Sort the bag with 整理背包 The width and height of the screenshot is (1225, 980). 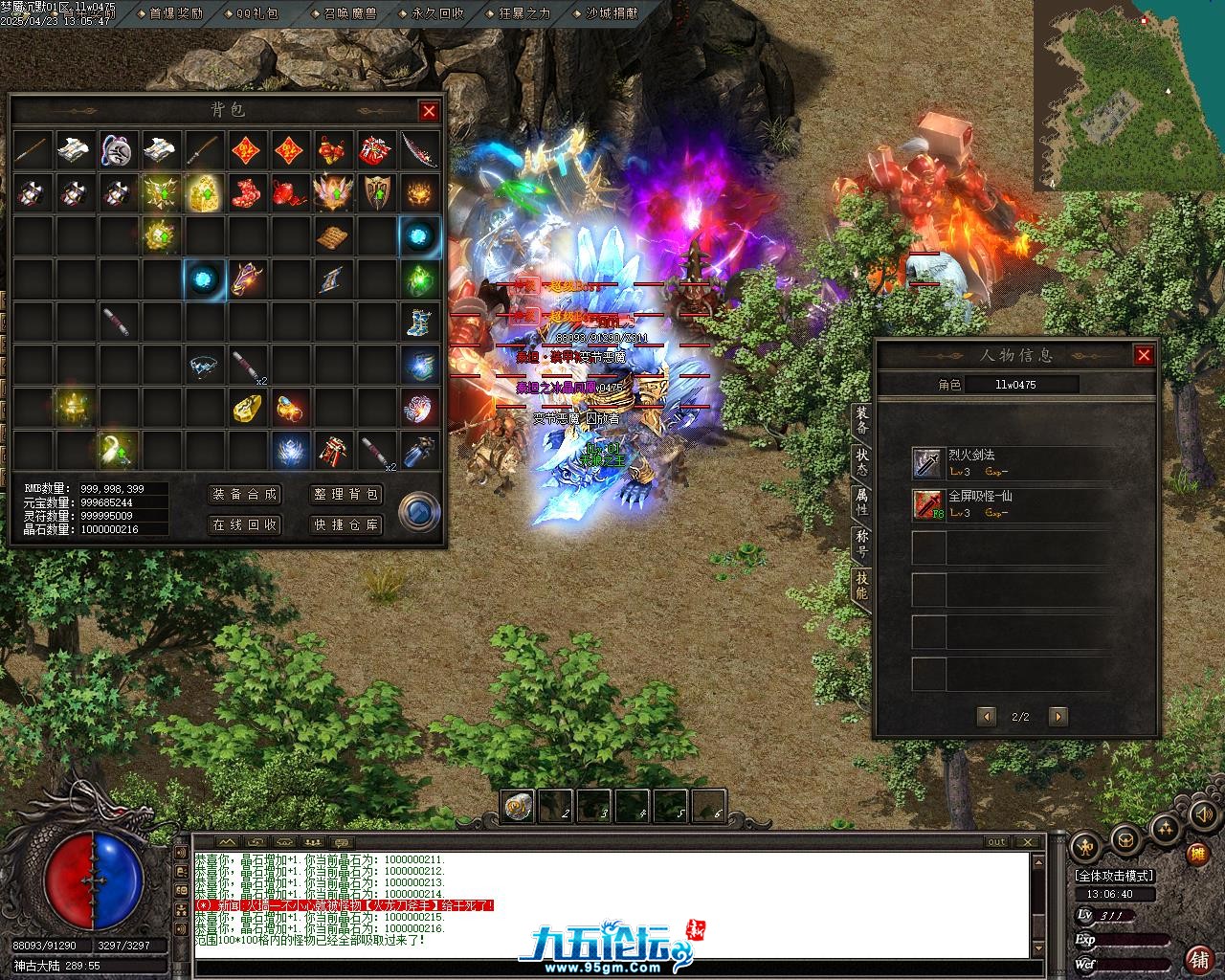346,494
